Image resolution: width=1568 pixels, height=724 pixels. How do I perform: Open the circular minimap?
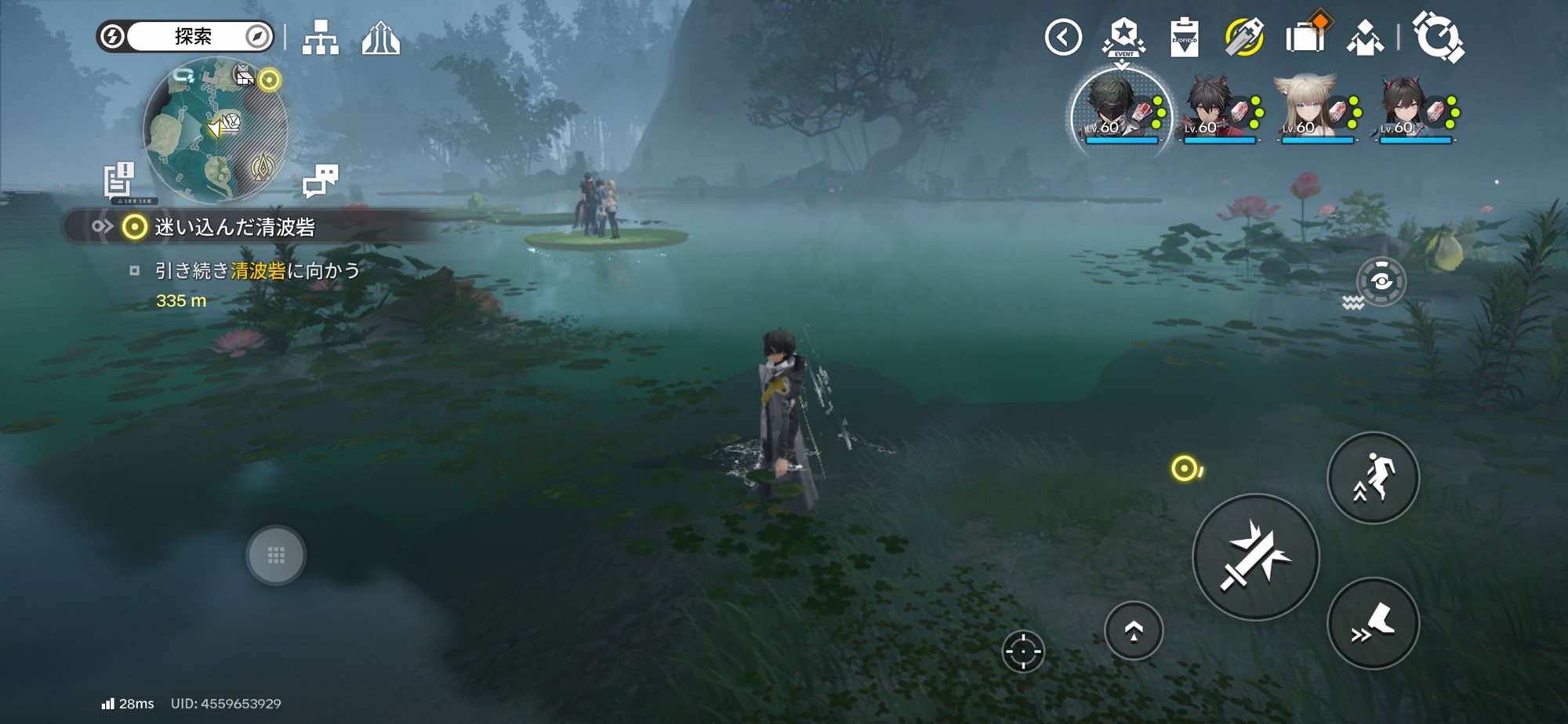point(216,129)
